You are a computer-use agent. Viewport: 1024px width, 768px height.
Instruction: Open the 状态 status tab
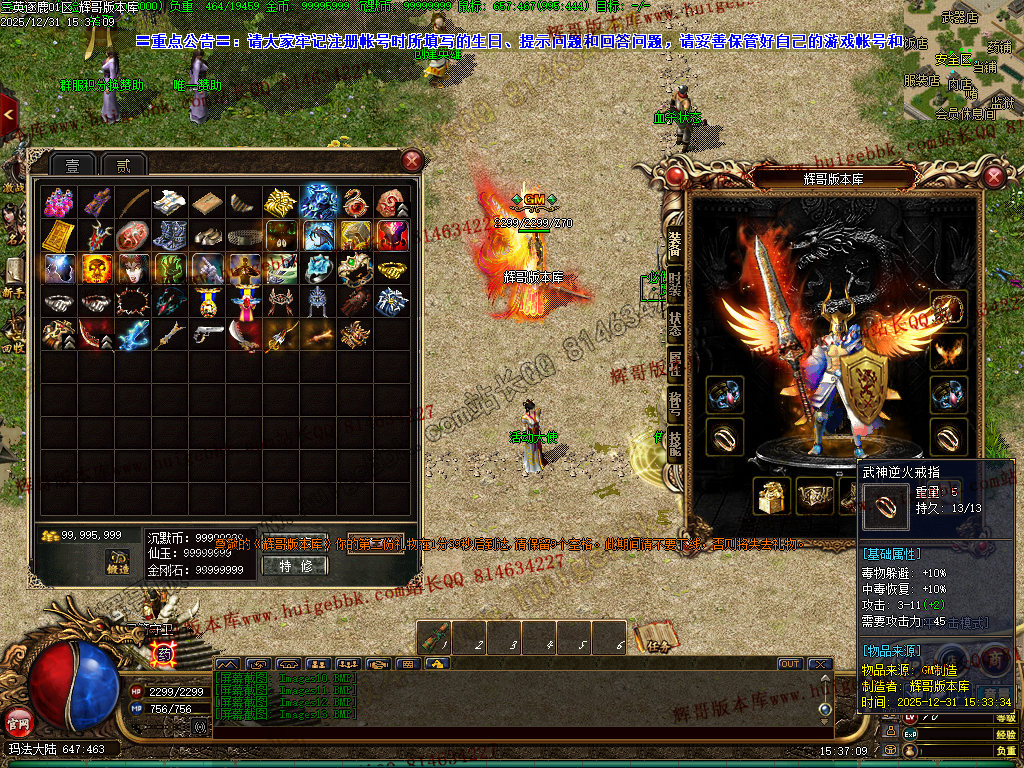coord(675,323)
